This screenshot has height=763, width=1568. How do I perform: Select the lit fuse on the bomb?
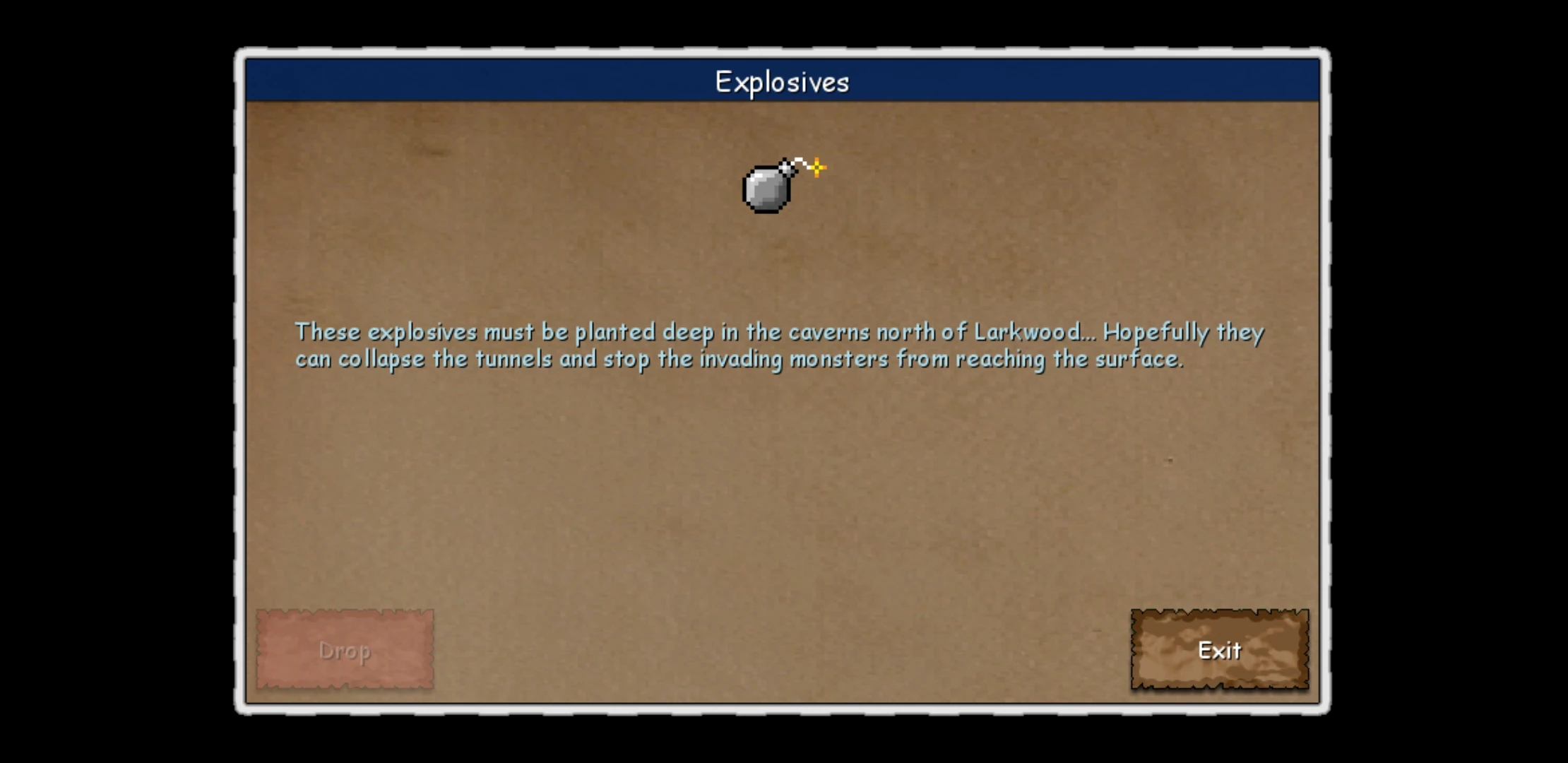click(x=800, y=162)
